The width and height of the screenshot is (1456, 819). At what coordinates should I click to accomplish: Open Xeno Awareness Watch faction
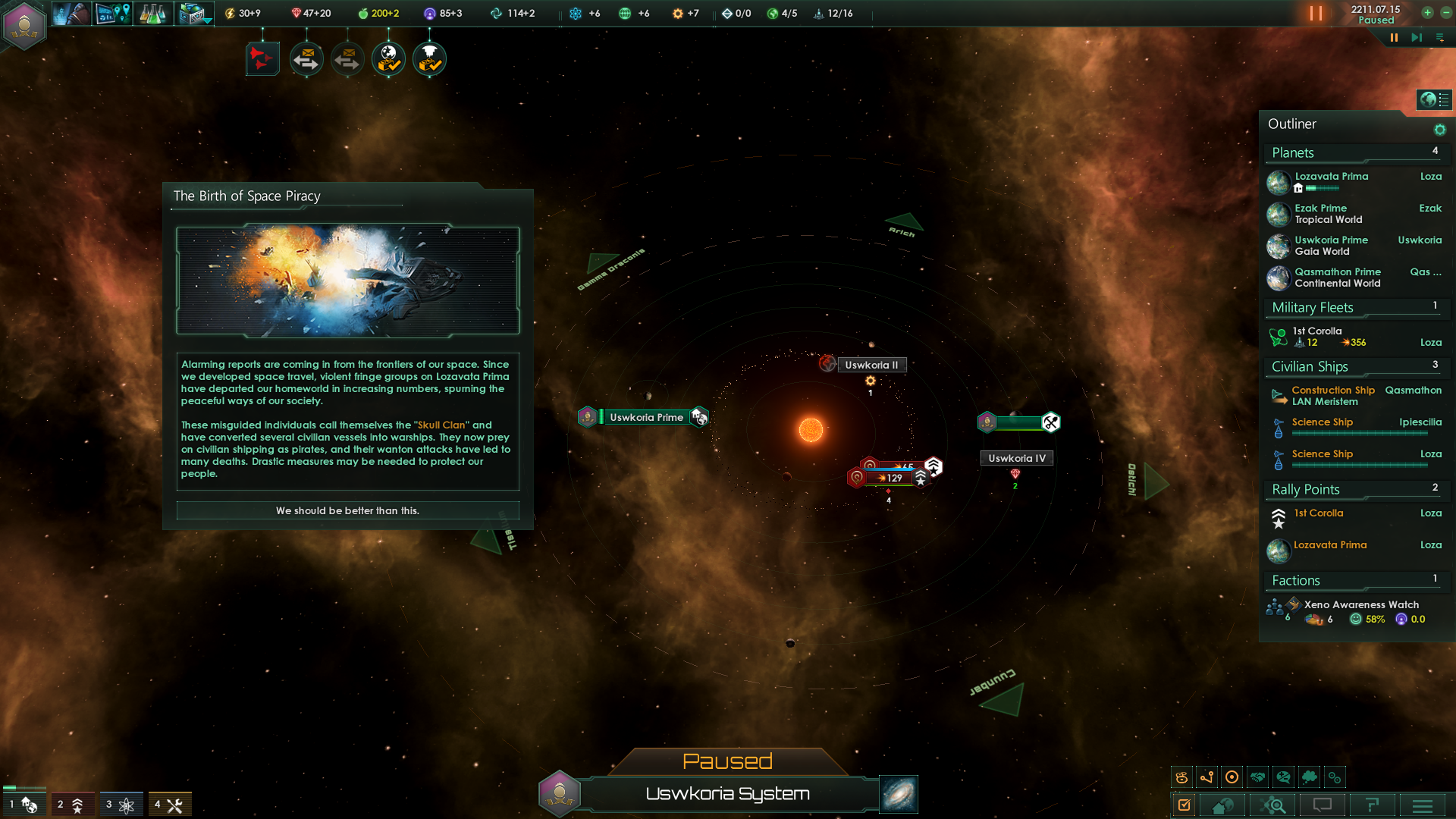(1360, 605)
